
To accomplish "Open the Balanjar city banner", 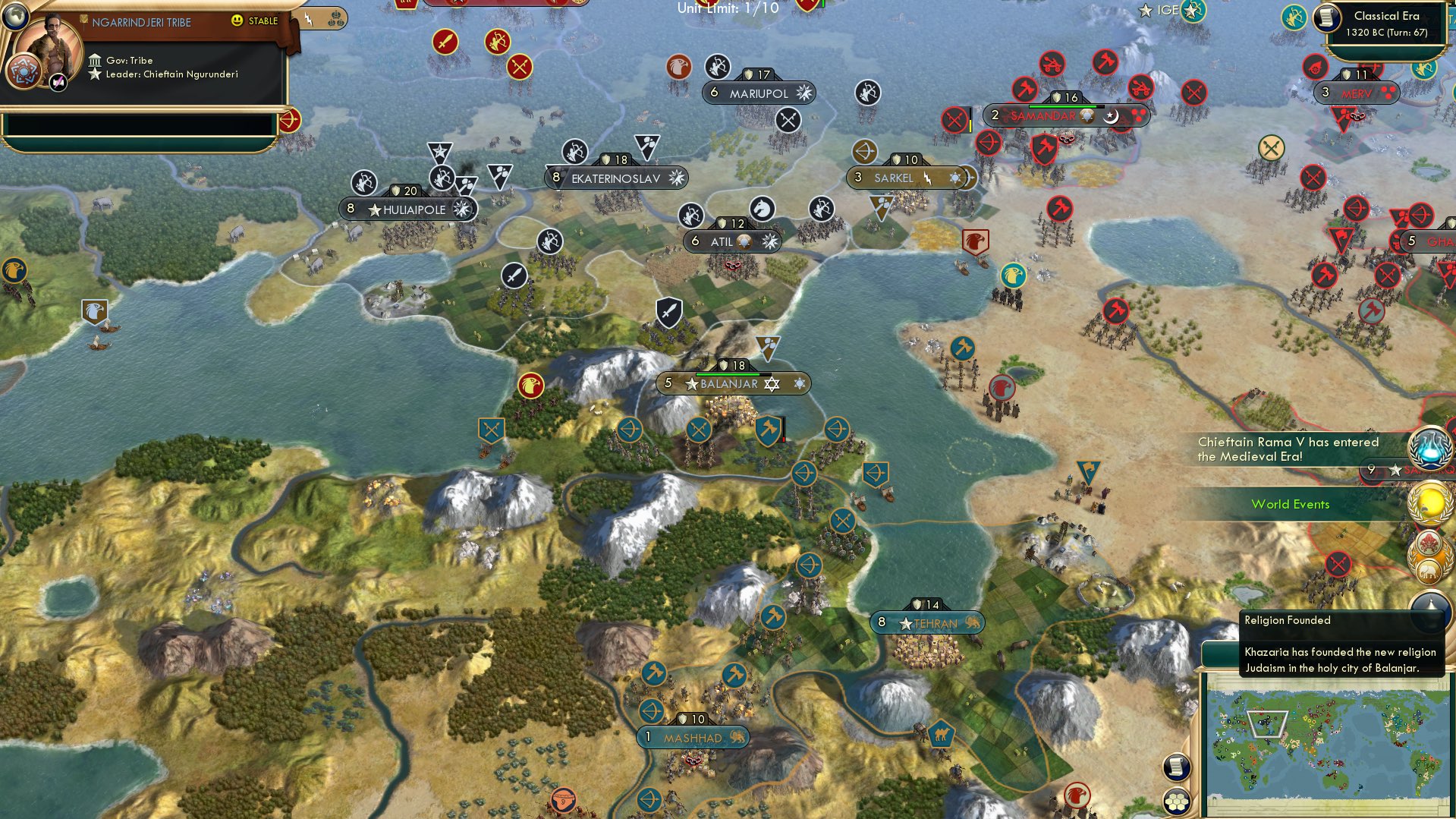I will tap(728, 383).
